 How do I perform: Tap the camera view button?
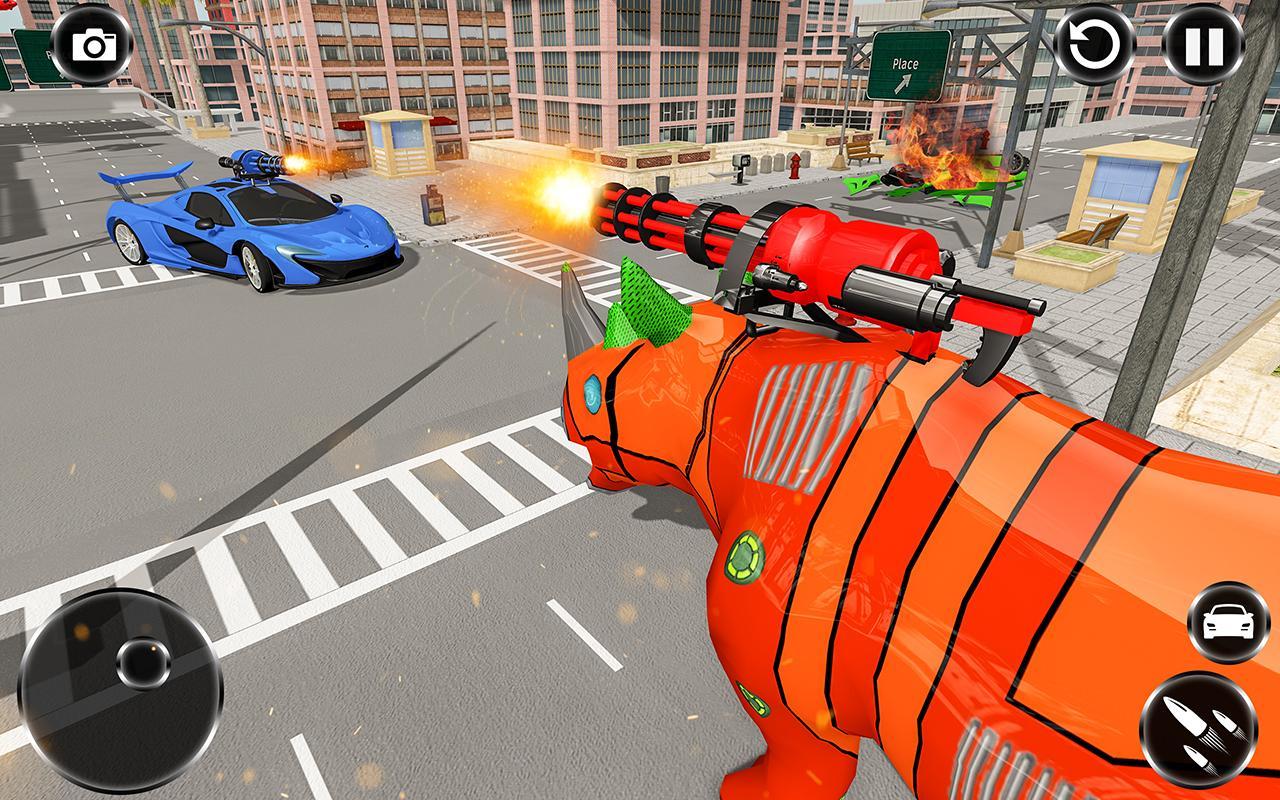[x=92, y=44]
